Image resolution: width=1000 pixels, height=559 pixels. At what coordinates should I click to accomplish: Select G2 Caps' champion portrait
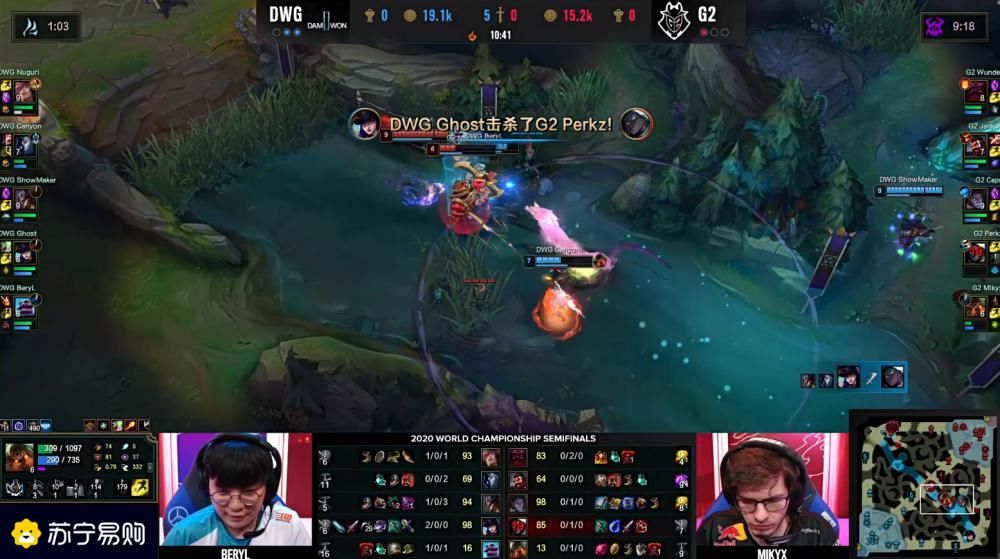pyautogui.click(x=977, y=199)
